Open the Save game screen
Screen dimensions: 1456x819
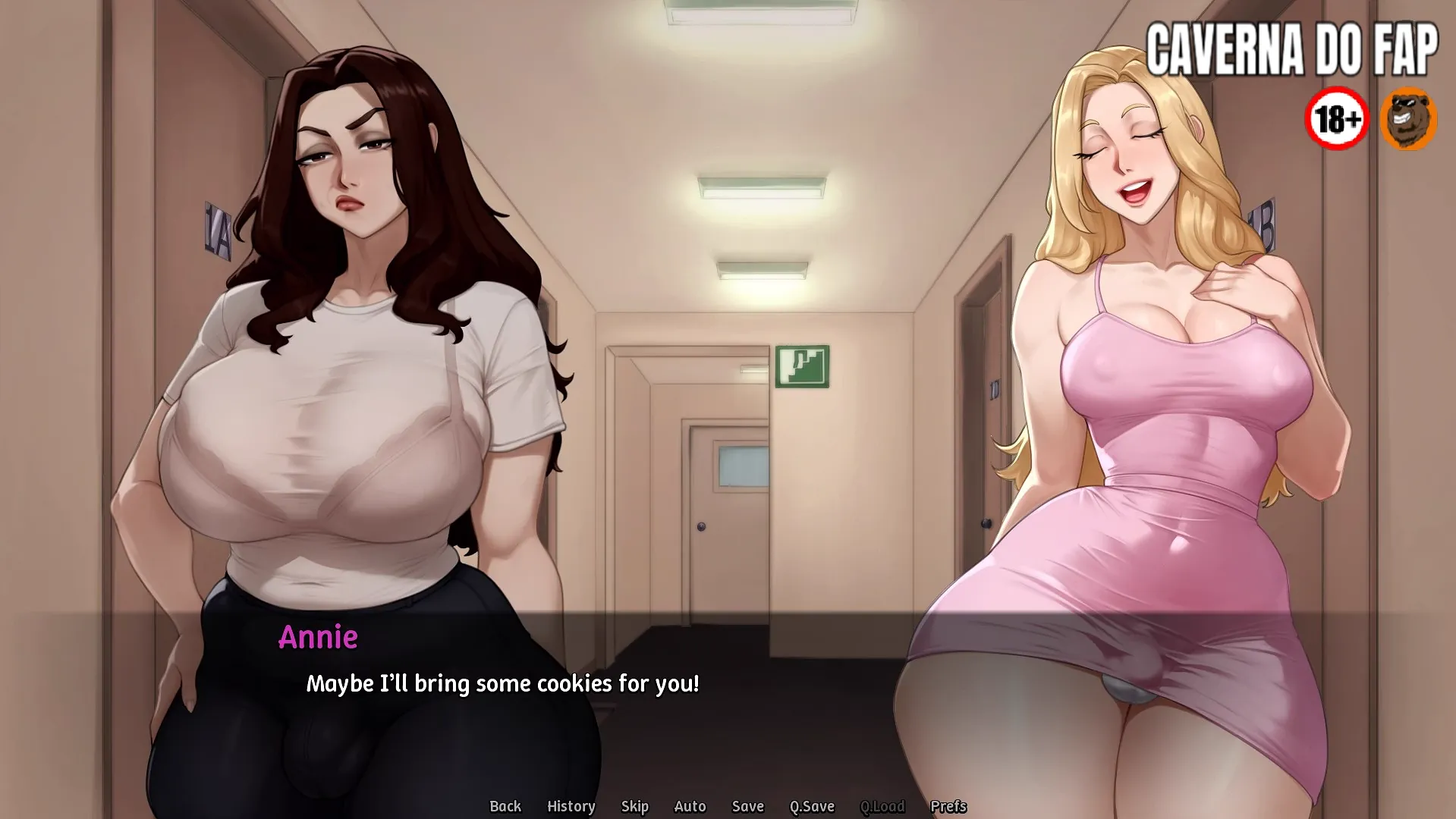tap(747, 806)
